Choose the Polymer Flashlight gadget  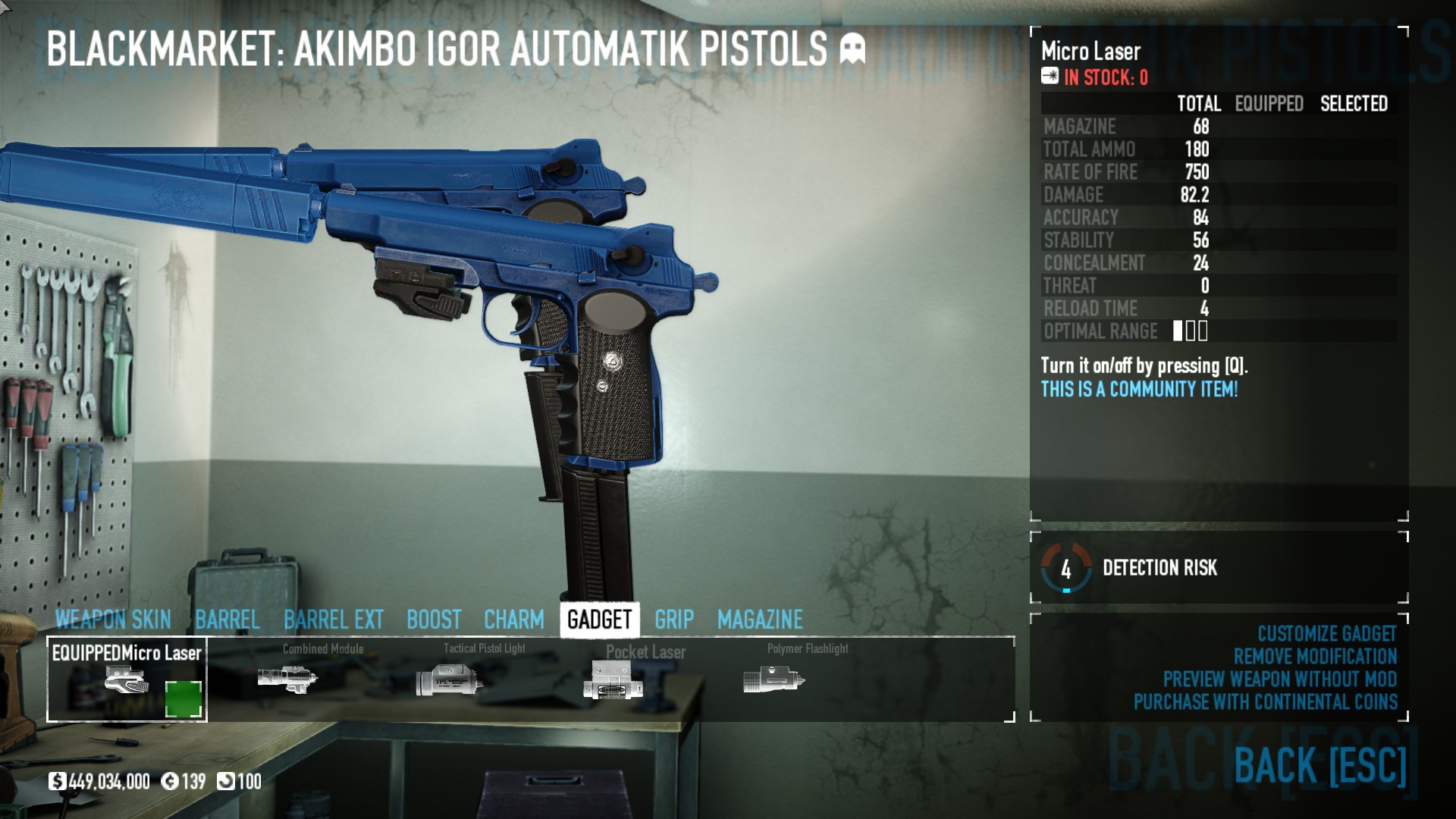(773, 678)
